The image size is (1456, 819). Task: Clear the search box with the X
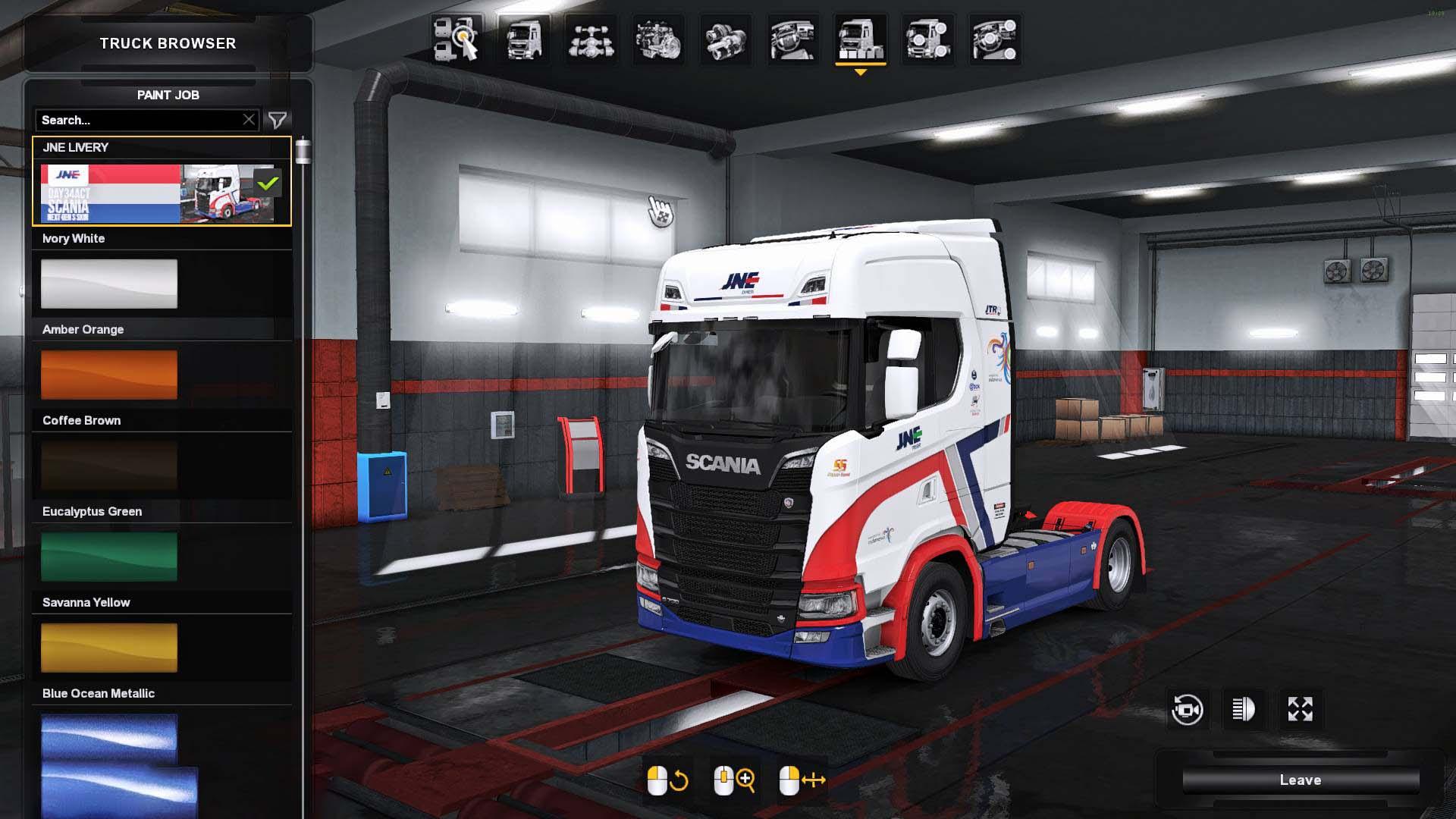(249, 120)
